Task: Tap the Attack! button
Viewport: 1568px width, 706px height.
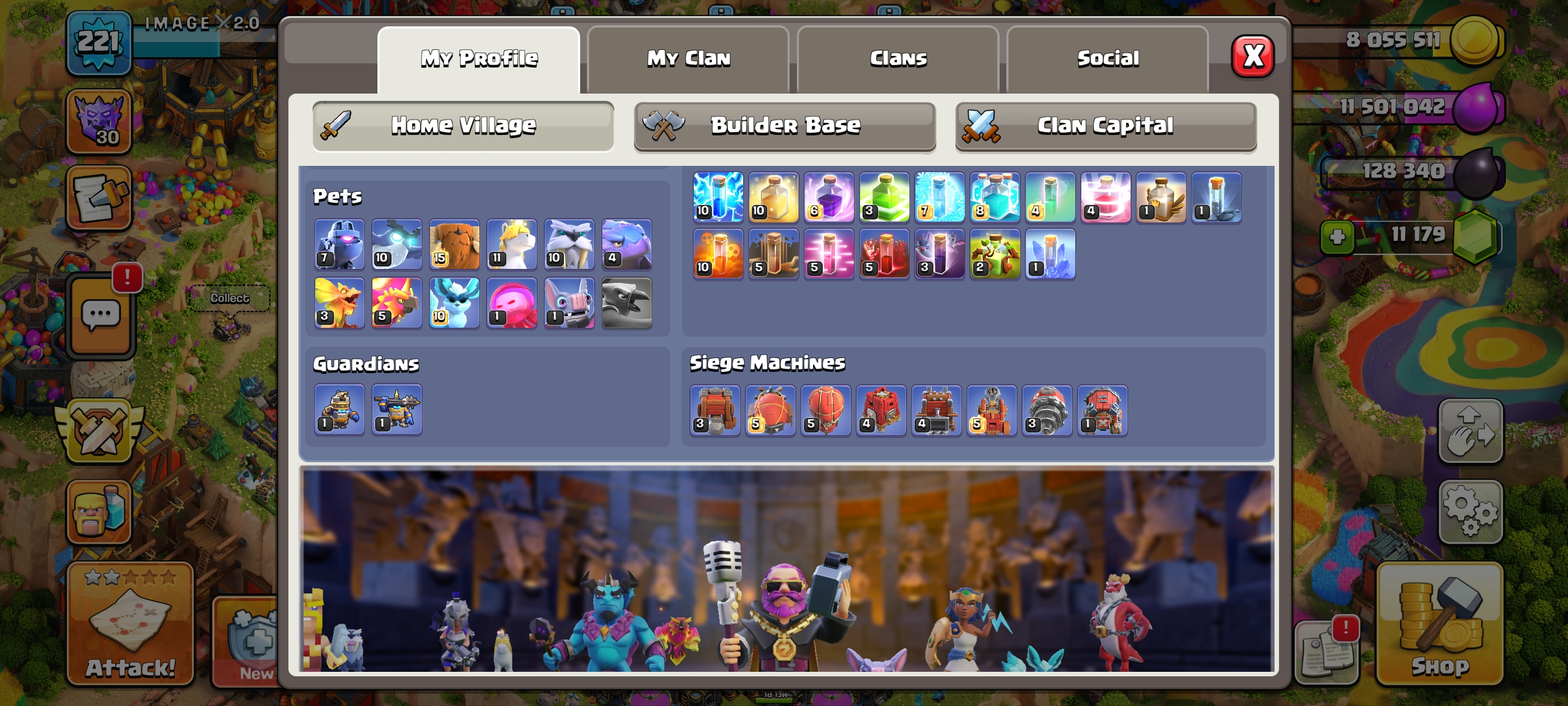Action: coord(130,624)
